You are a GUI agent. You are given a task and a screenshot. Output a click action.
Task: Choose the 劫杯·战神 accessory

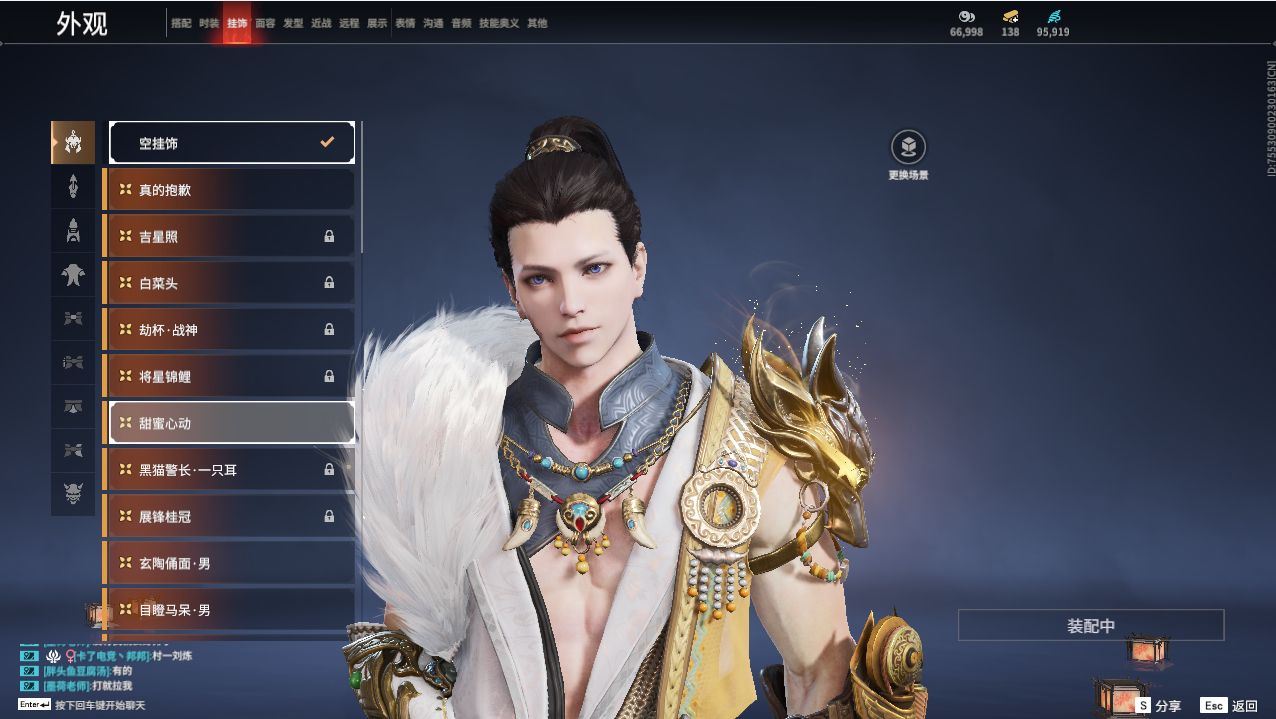232,330
